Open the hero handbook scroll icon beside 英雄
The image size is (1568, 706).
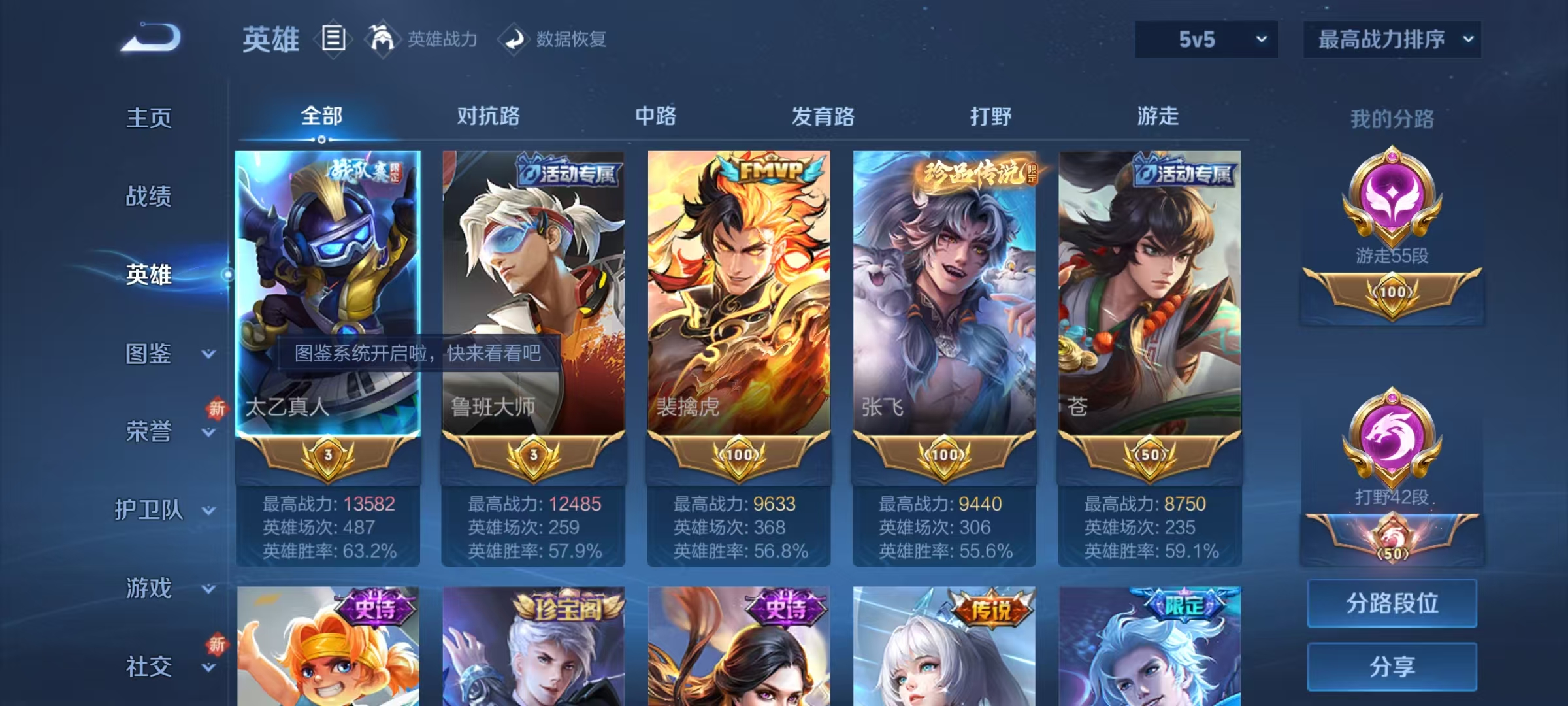click(x=333, y=39)
